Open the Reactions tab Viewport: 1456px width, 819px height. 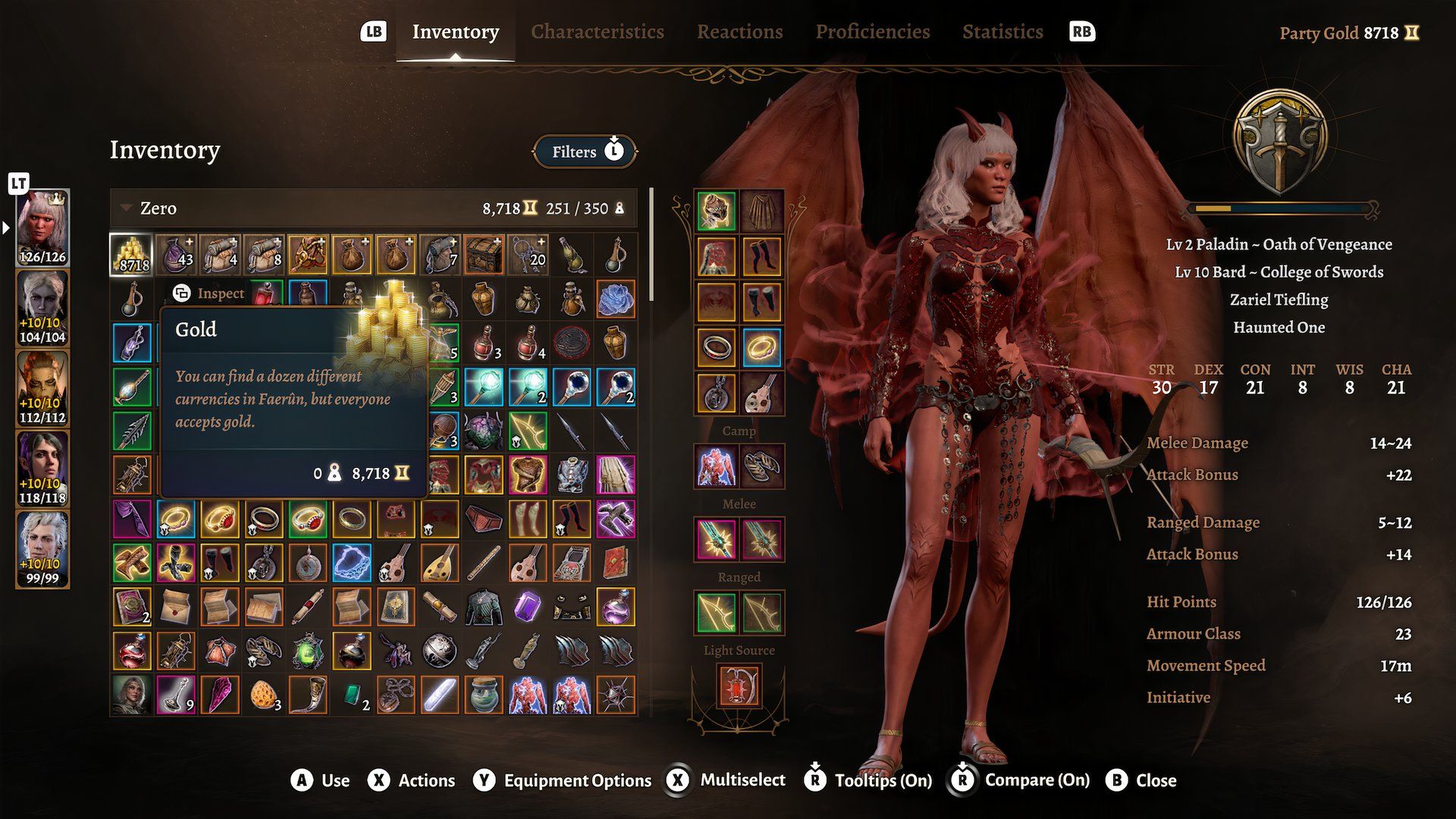click(739, 32)
